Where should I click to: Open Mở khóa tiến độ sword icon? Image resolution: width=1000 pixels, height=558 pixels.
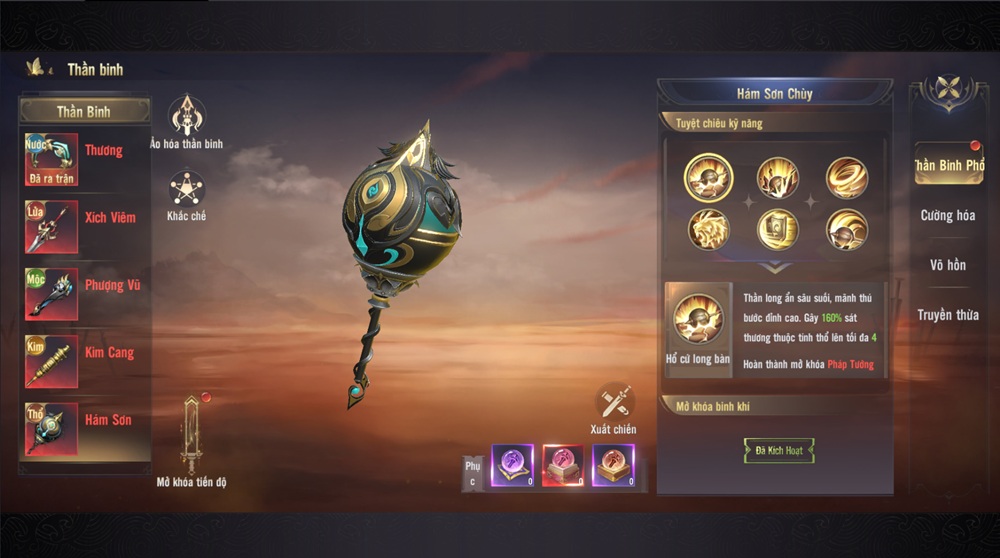click(192, 435)
